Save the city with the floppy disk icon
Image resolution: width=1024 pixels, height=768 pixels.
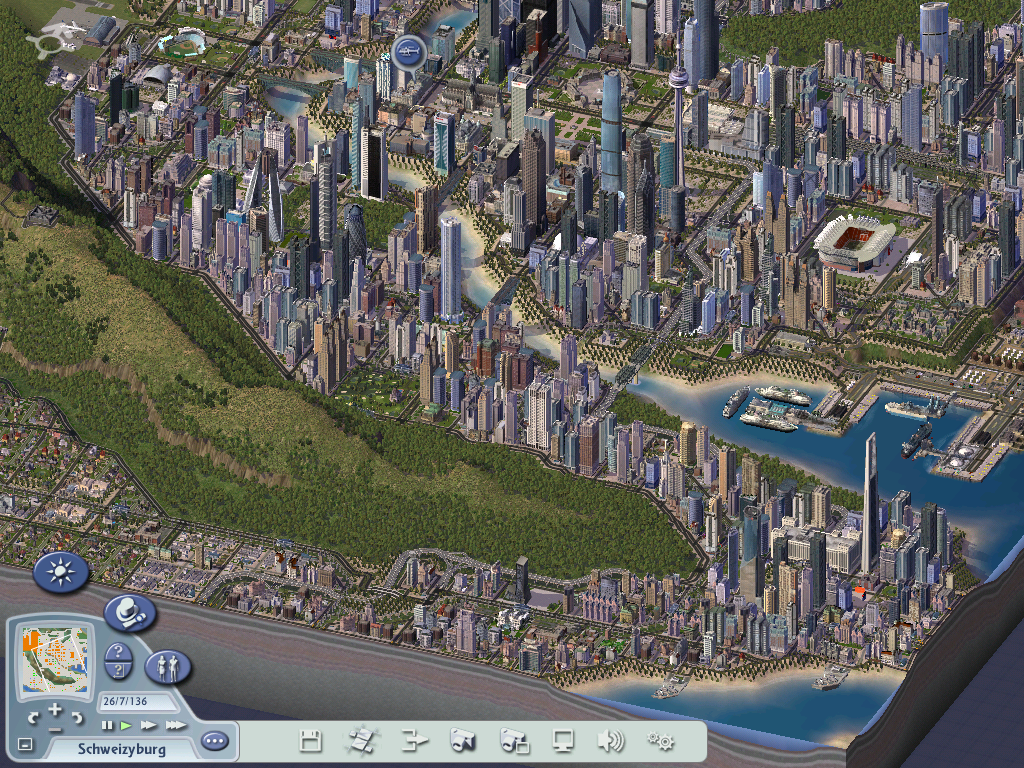[x=311, y=741]
